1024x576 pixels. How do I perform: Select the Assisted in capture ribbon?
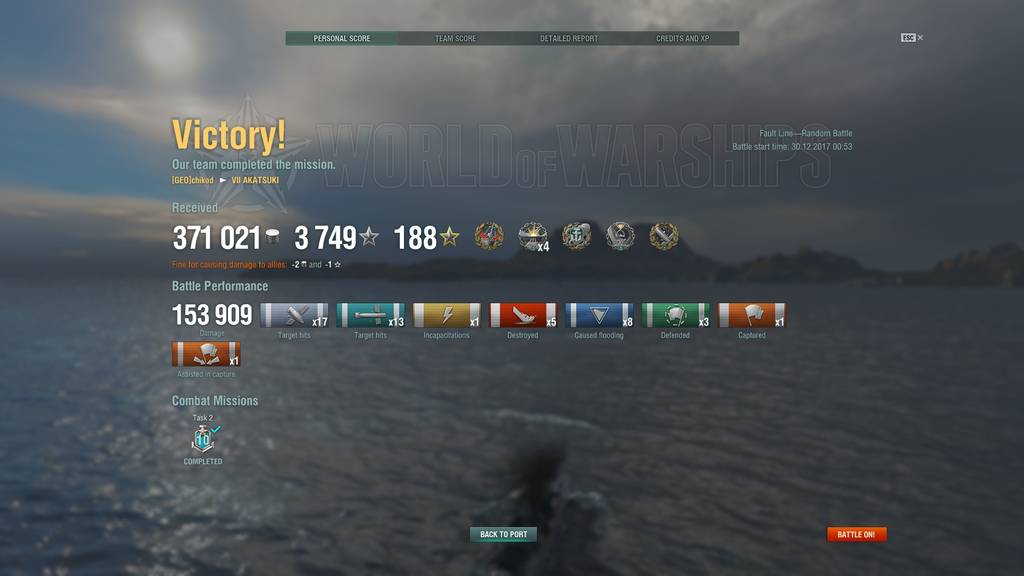click(206, 355)
